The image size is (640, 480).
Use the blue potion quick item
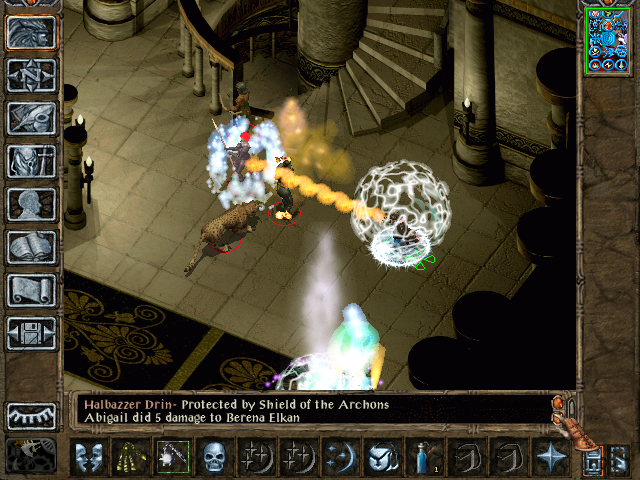point(424,457)
